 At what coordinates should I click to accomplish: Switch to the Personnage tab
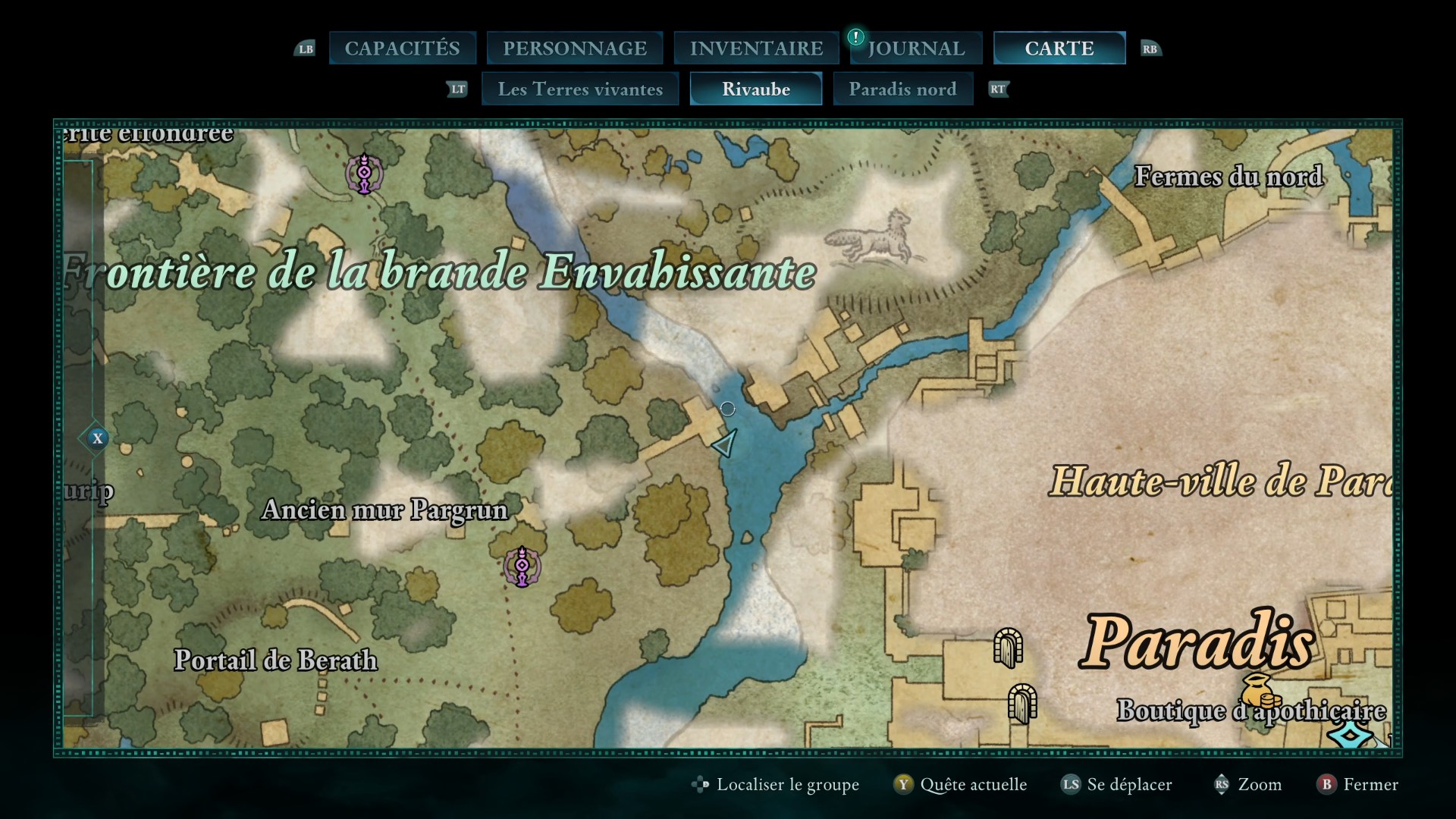click(575, 49)
